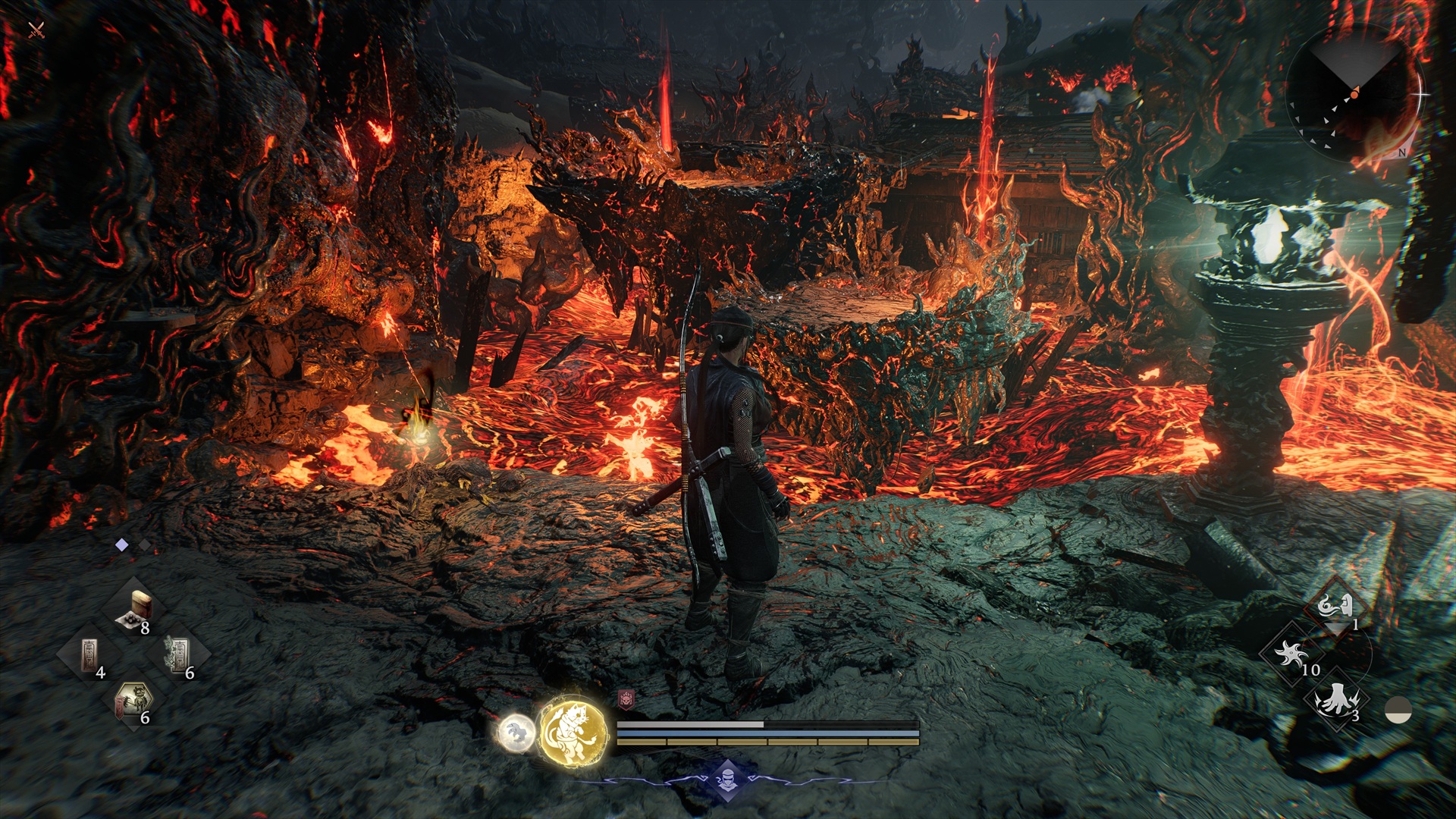Select the shuriken ninjutsu slot

click(1290, 653)
